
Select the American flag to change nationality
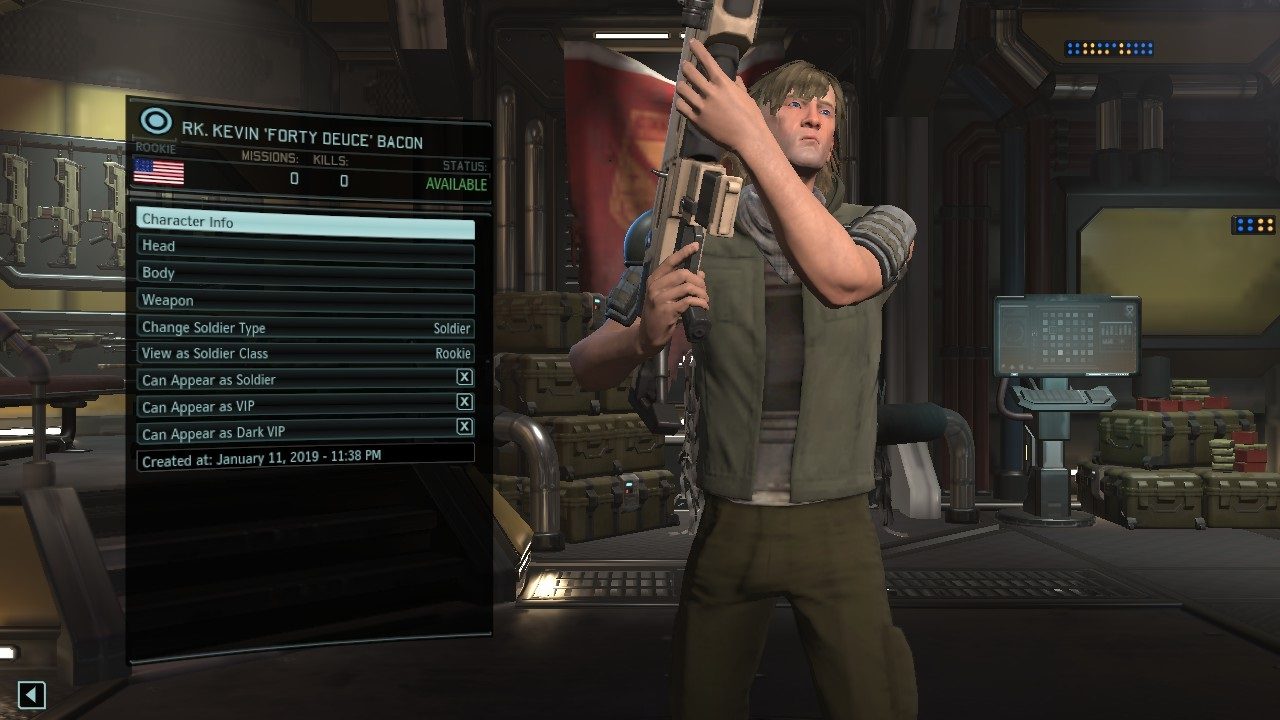click(x=158, y=172)
